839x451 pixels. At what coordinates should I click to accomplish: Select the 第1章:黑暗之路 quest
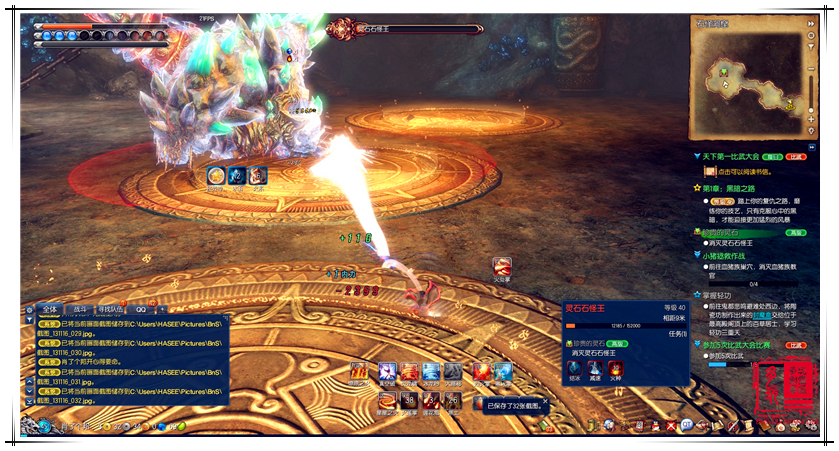point(735,187)
